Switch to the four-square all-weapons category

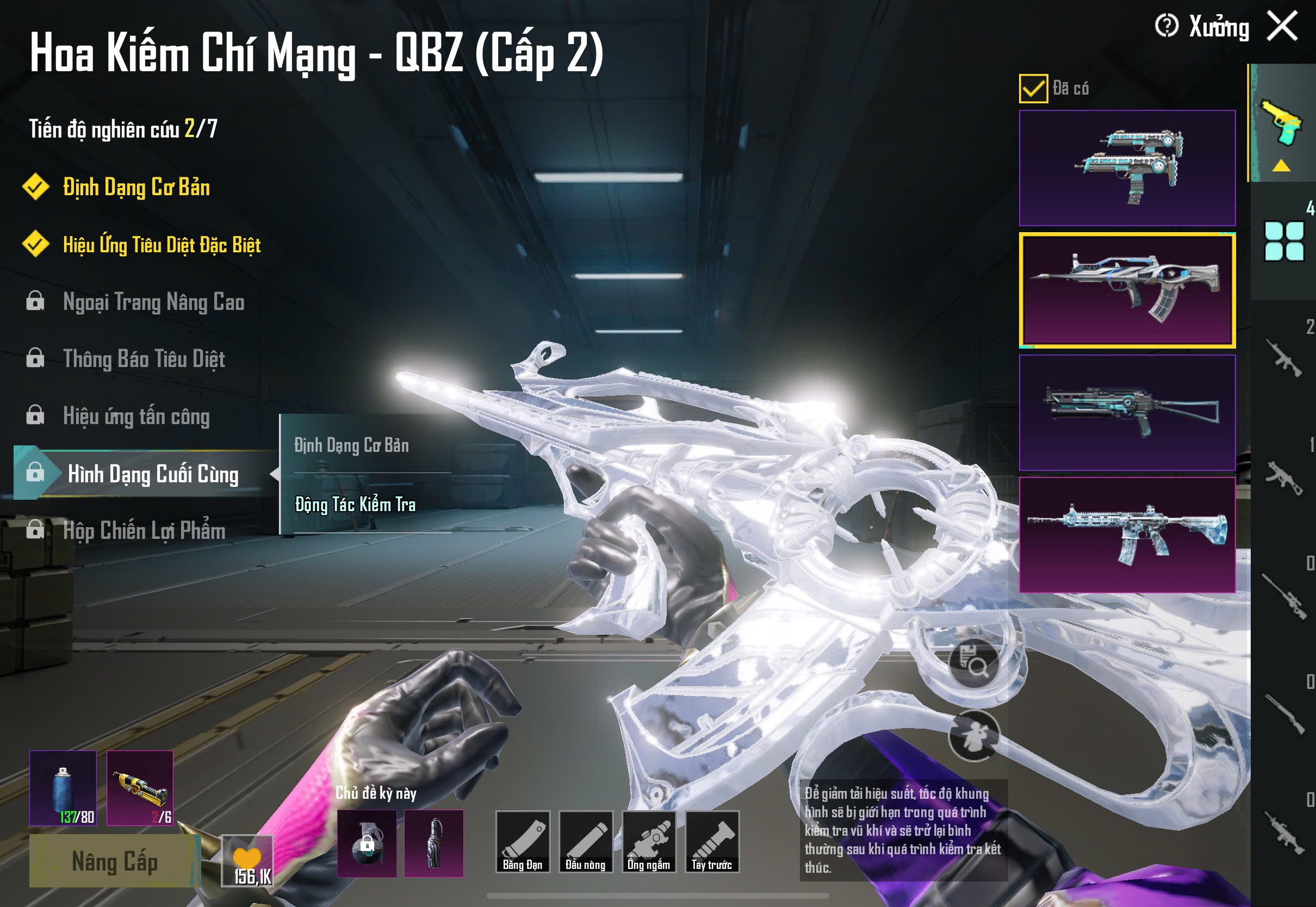(1283, 241)
